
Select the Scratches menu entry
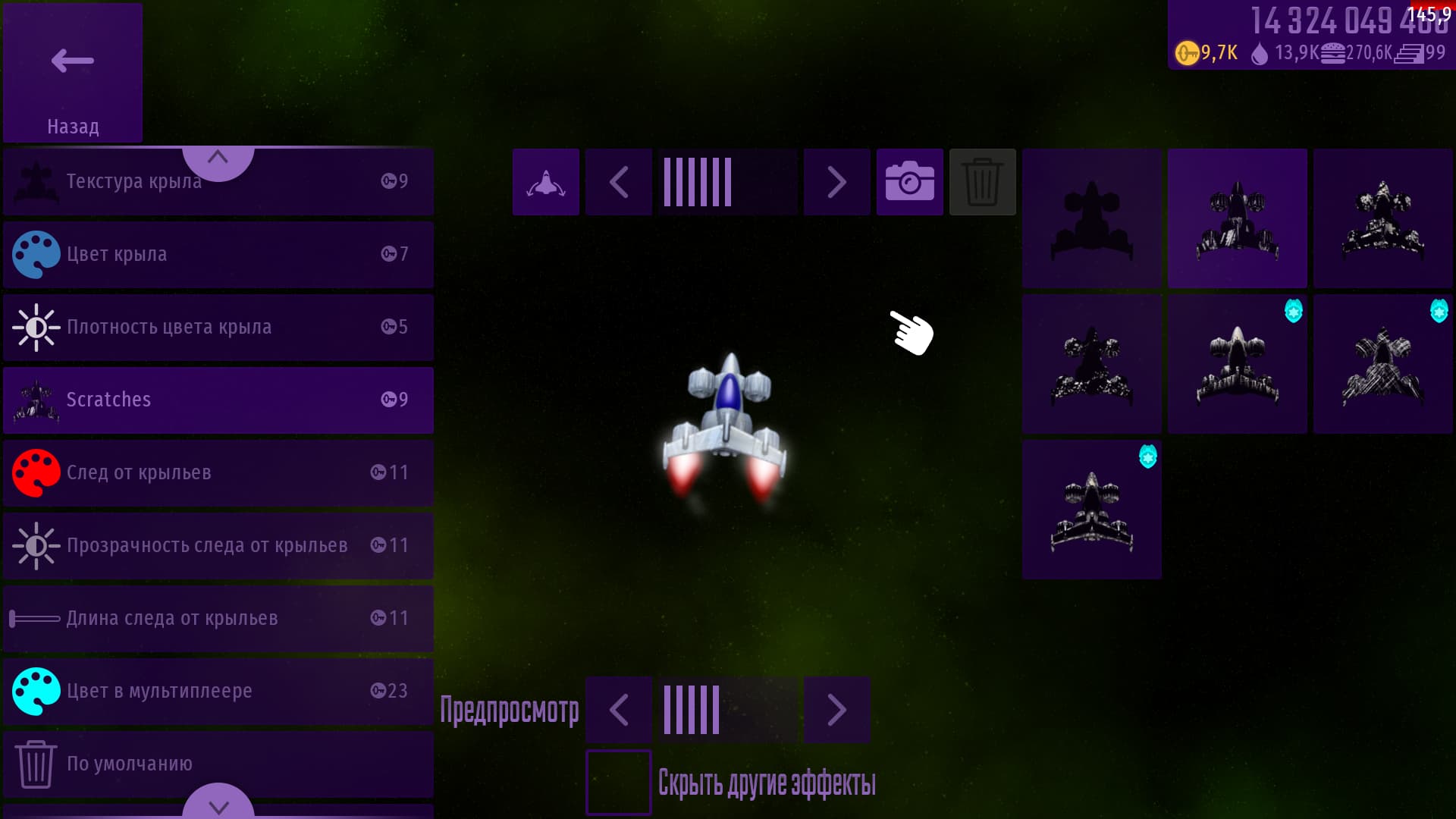(218, 400)
